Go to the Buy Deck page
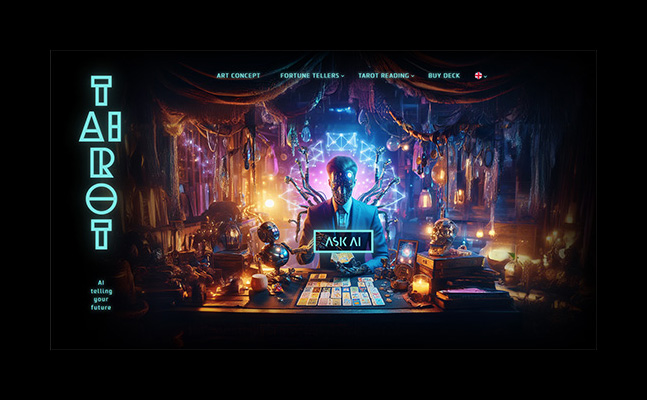 (x=444, y=75)
